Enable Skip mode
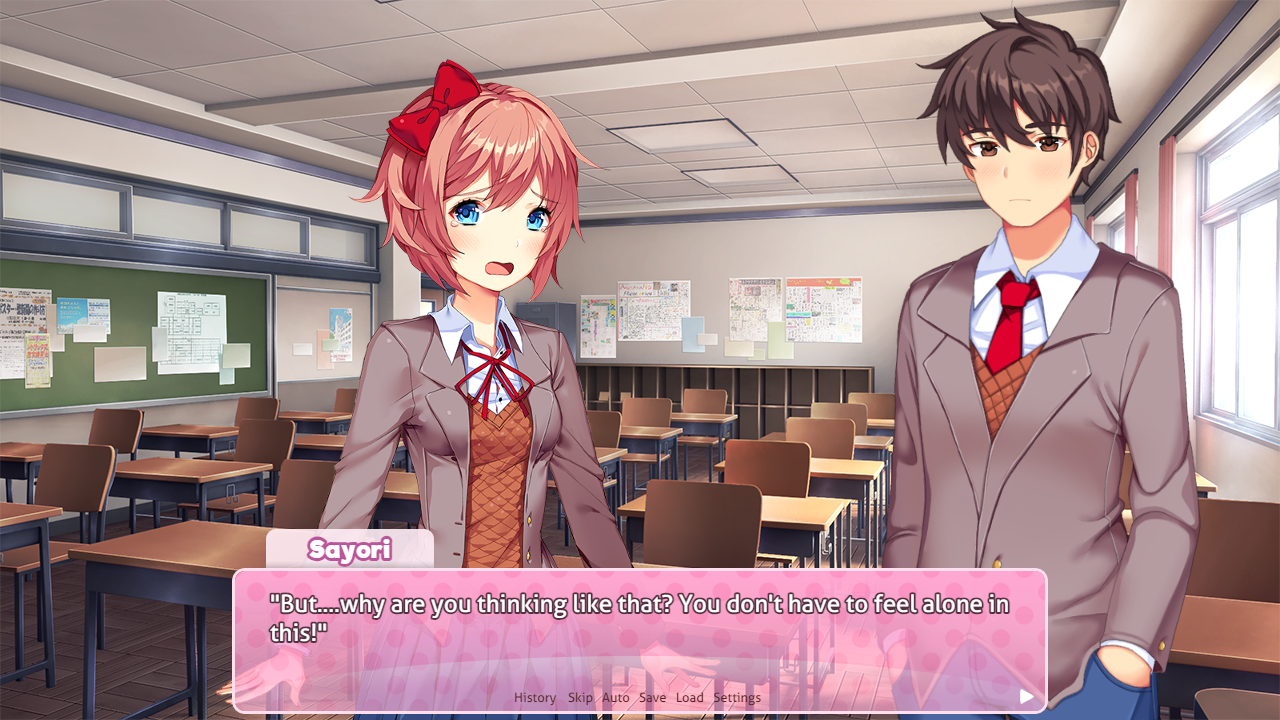1280x720 pixels. coord(579,697)
